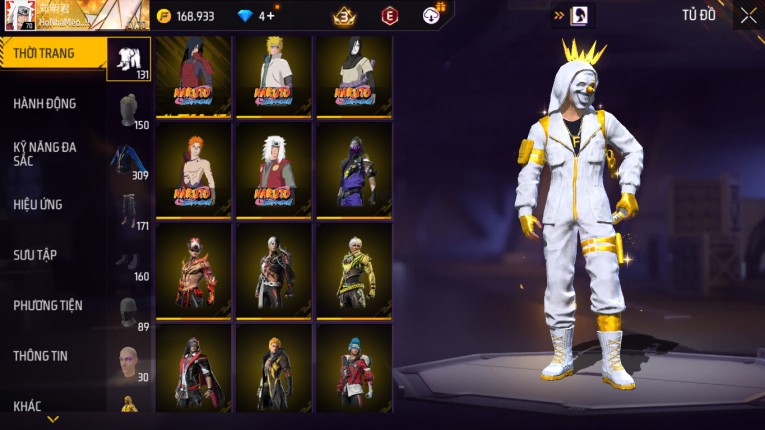The height and width of the screenshot is (430, 765).
Task: Switch to the THỜI TRANG tab
Action: click(45, 53)
